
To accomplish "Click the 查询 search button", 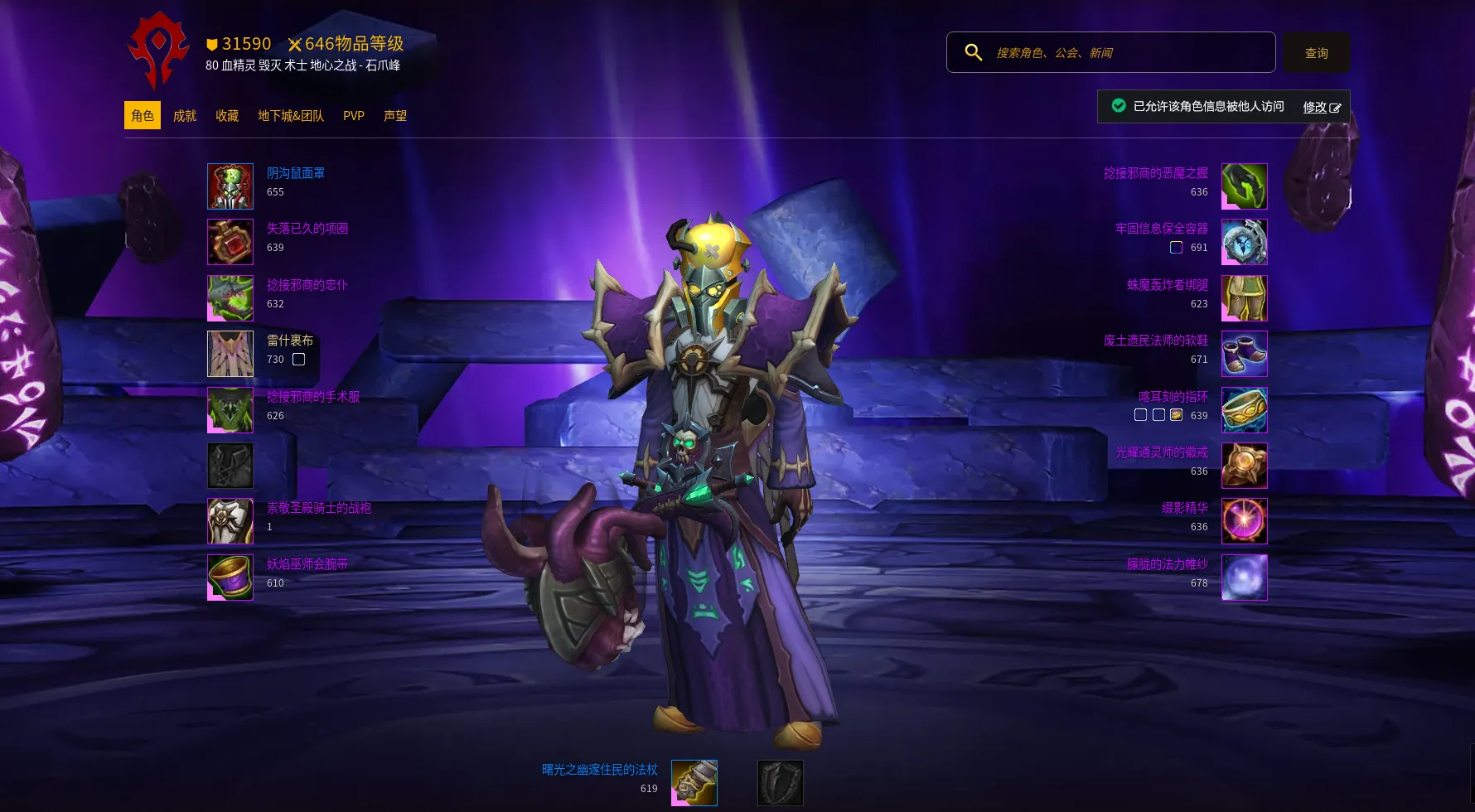I will (1316, 53).
